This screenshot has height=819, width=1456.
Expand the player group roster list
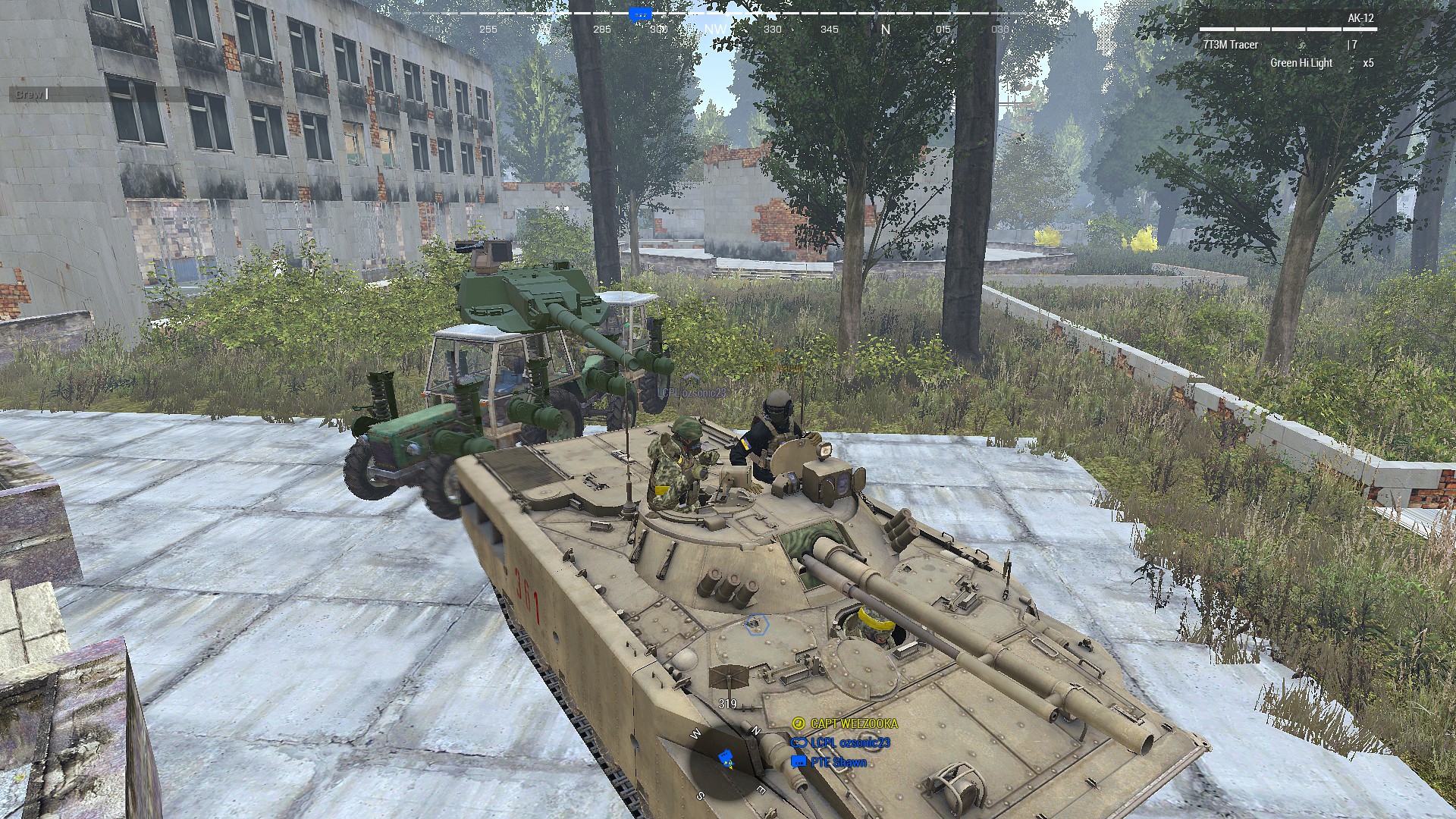click(x=846, y=743)
